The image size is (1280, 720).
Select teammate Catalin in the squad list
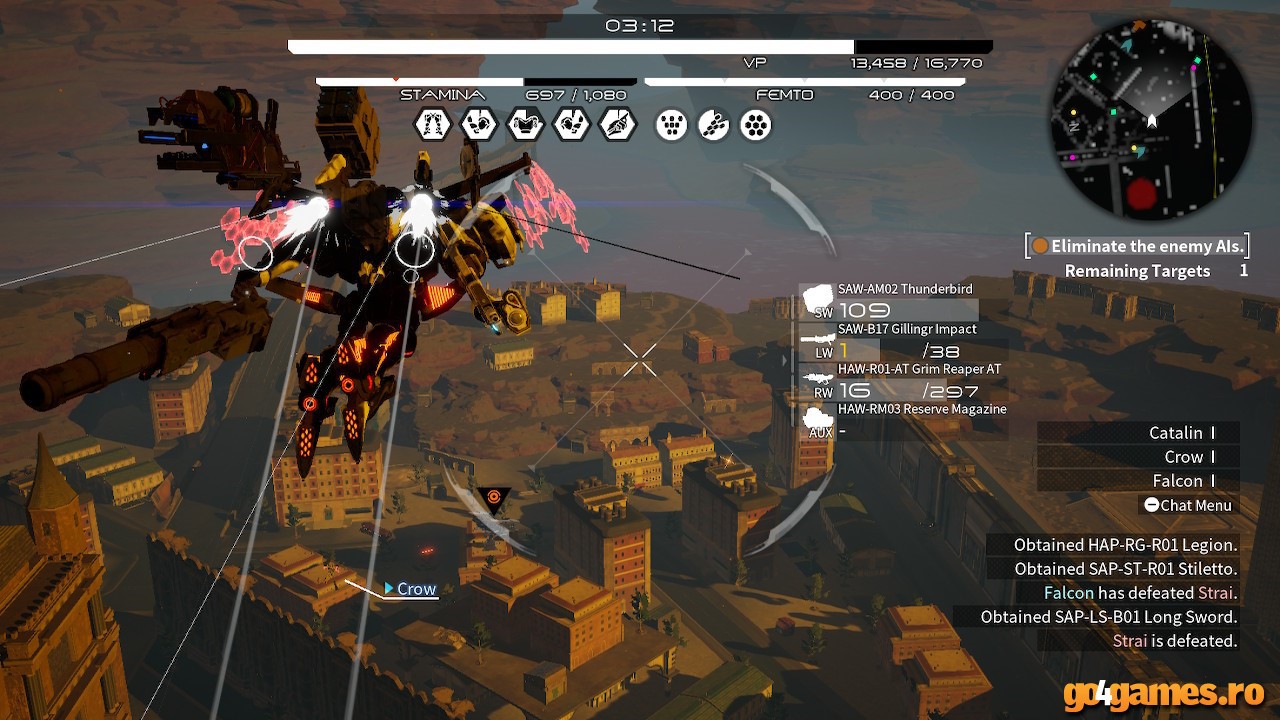(1176, 433)
